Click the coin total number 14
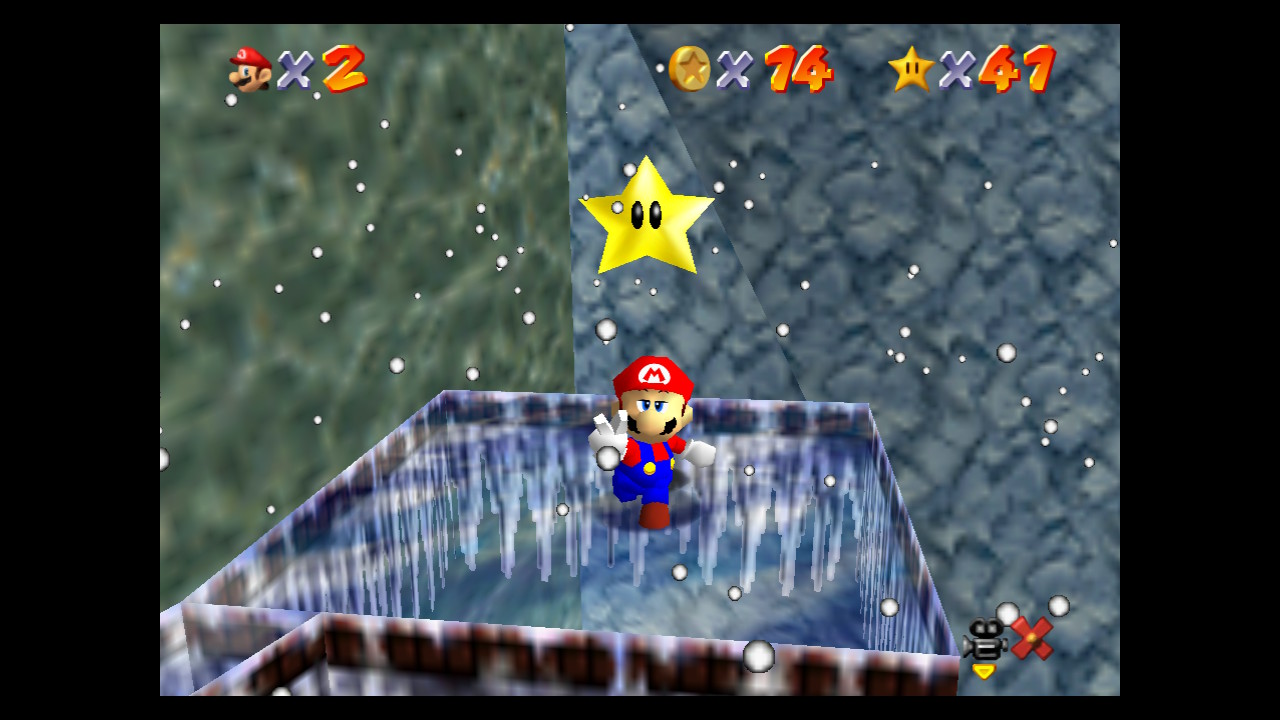Screen dimensions: 1280x720 pos(790,70)
